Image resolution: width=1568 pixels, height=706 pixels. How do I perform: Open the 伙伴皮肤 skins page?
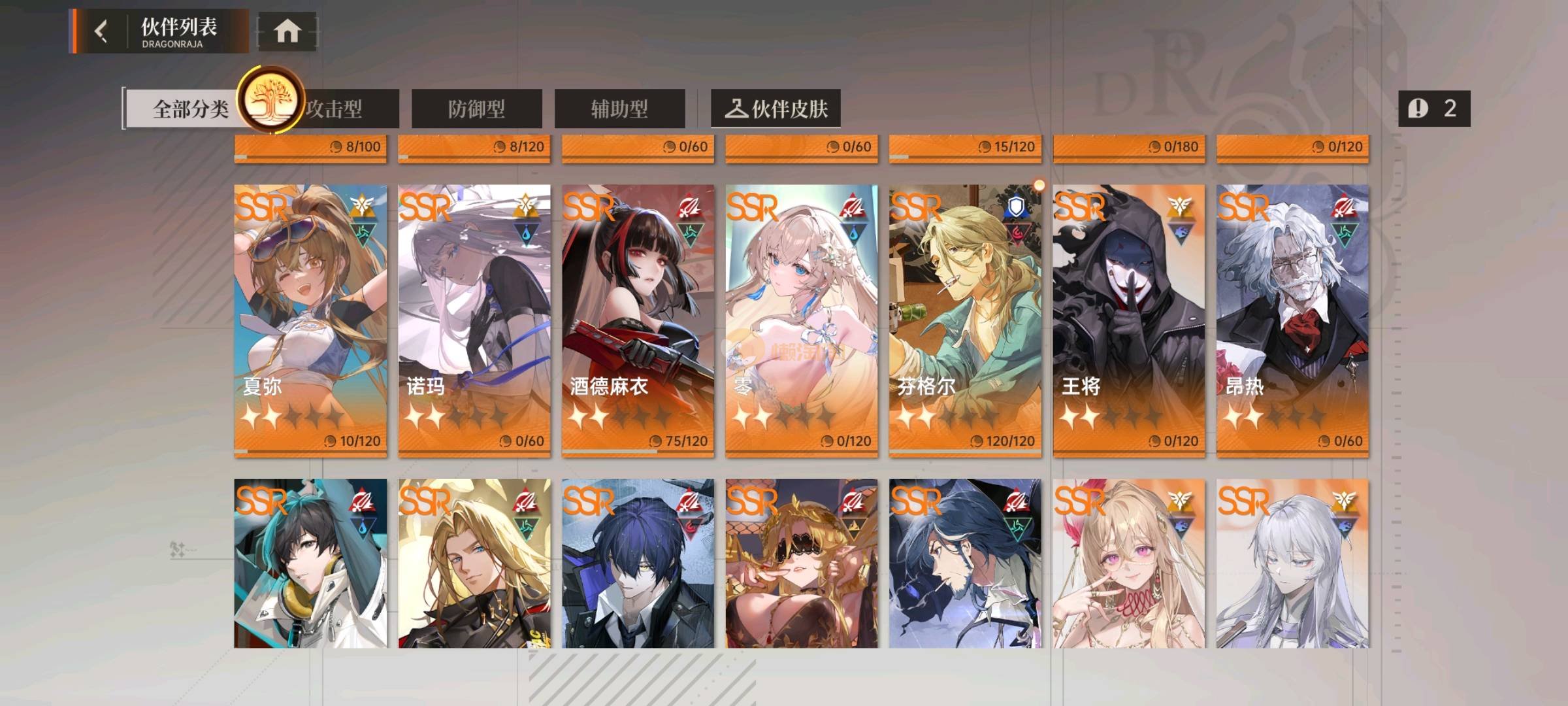coord(776,109)
